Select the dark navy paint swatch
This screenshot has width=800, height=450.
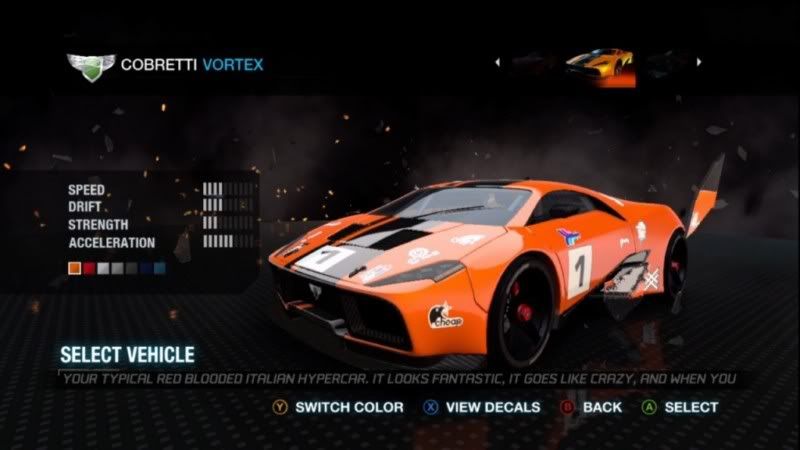[146, 268]
